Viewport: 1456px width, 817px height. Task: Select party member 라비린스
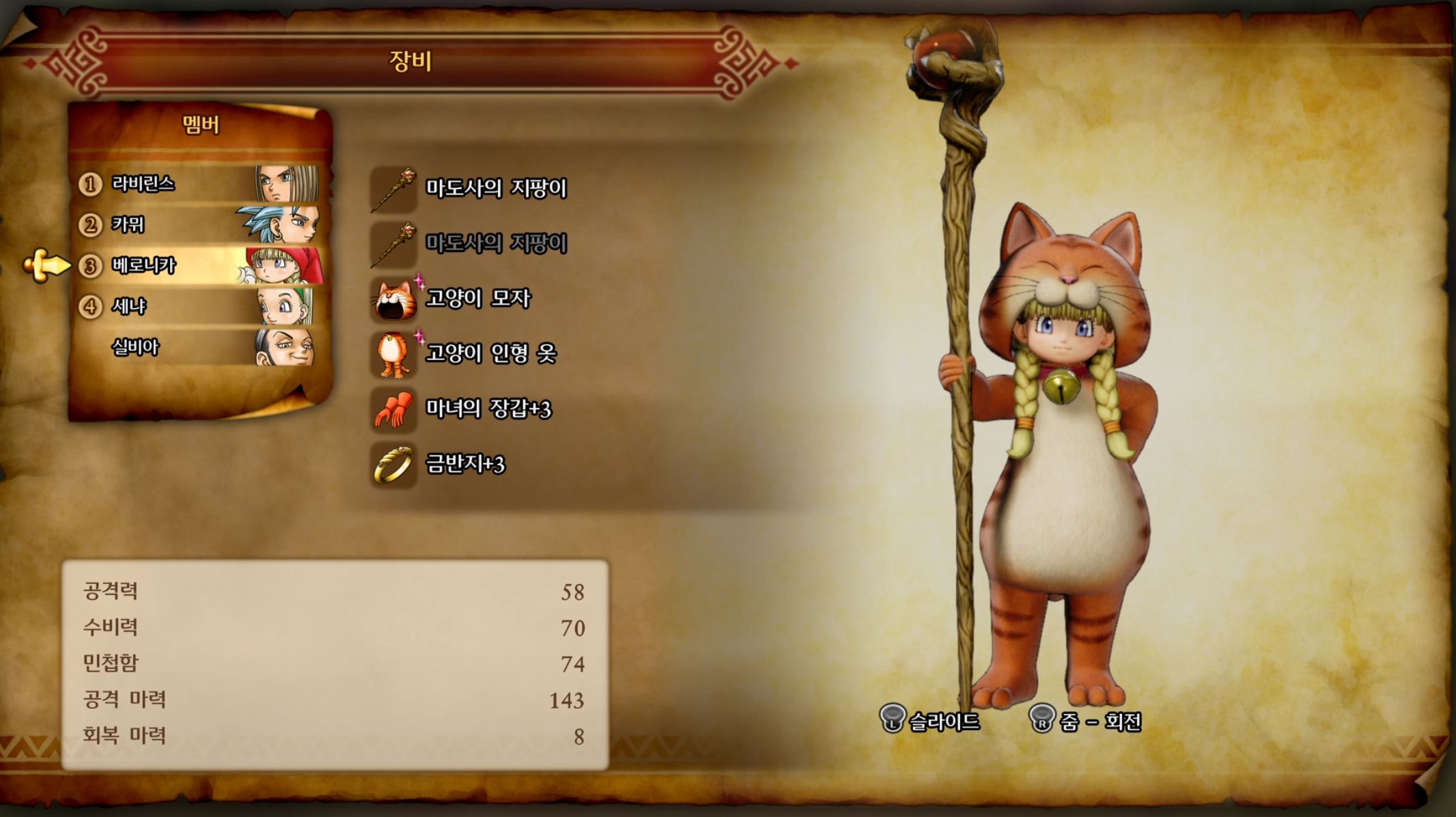pos(198,184)
